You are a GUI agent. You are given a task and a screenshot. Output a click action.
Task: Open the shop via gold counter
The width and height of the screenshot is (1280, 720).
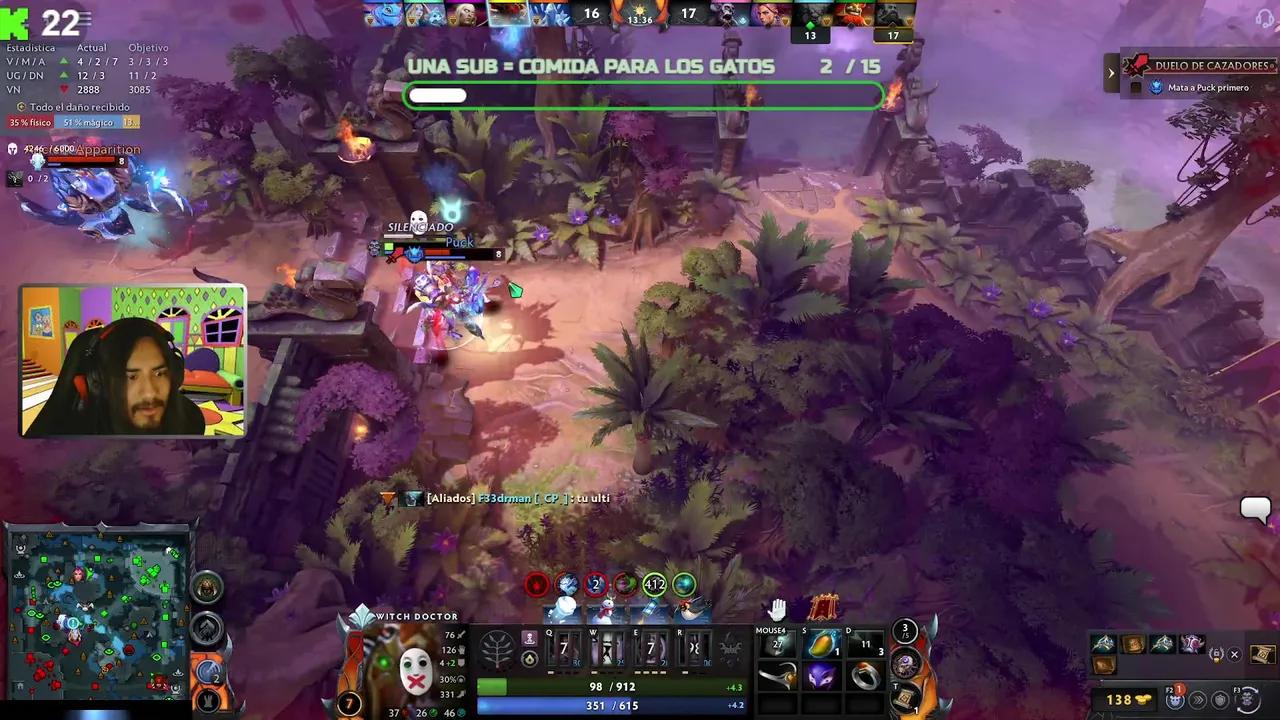[1128, 700]
